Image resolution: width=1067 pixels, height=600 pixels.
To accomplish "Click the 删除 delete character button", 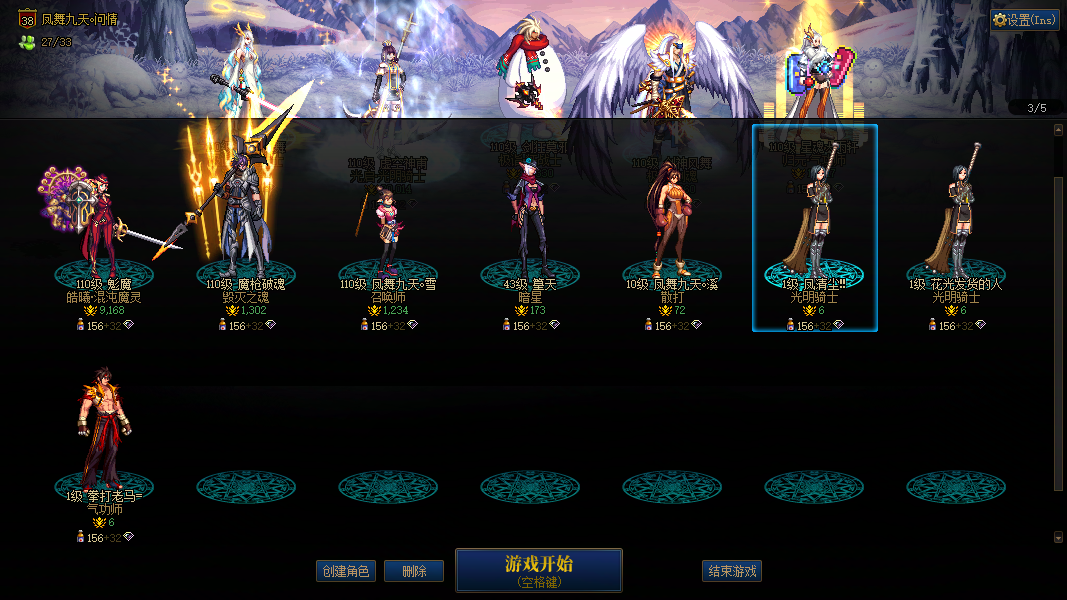I will pos(414,571).
